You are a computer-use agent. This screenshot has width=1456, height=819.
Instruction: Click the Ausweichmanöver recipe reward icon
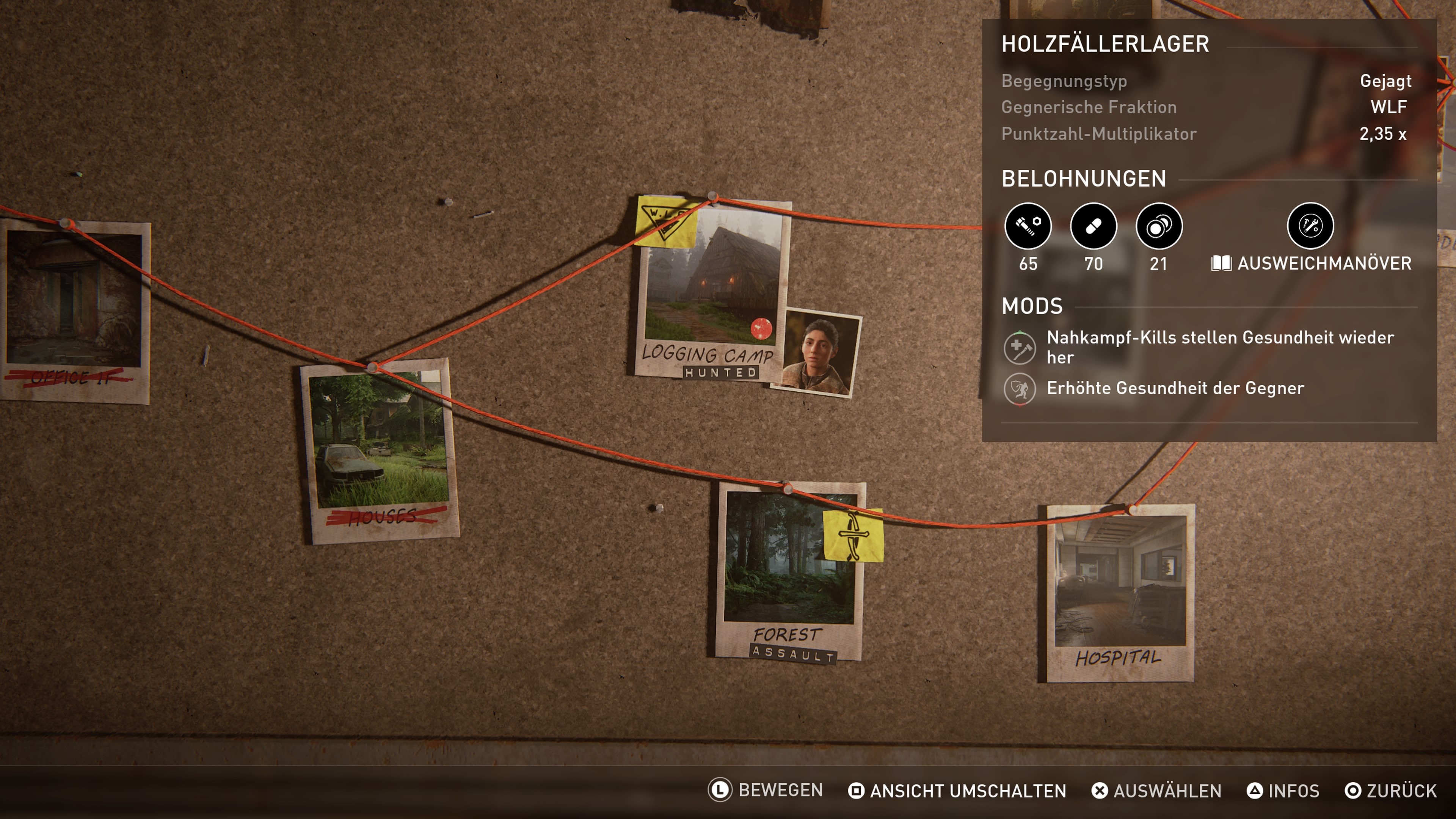coord(1310,226)
